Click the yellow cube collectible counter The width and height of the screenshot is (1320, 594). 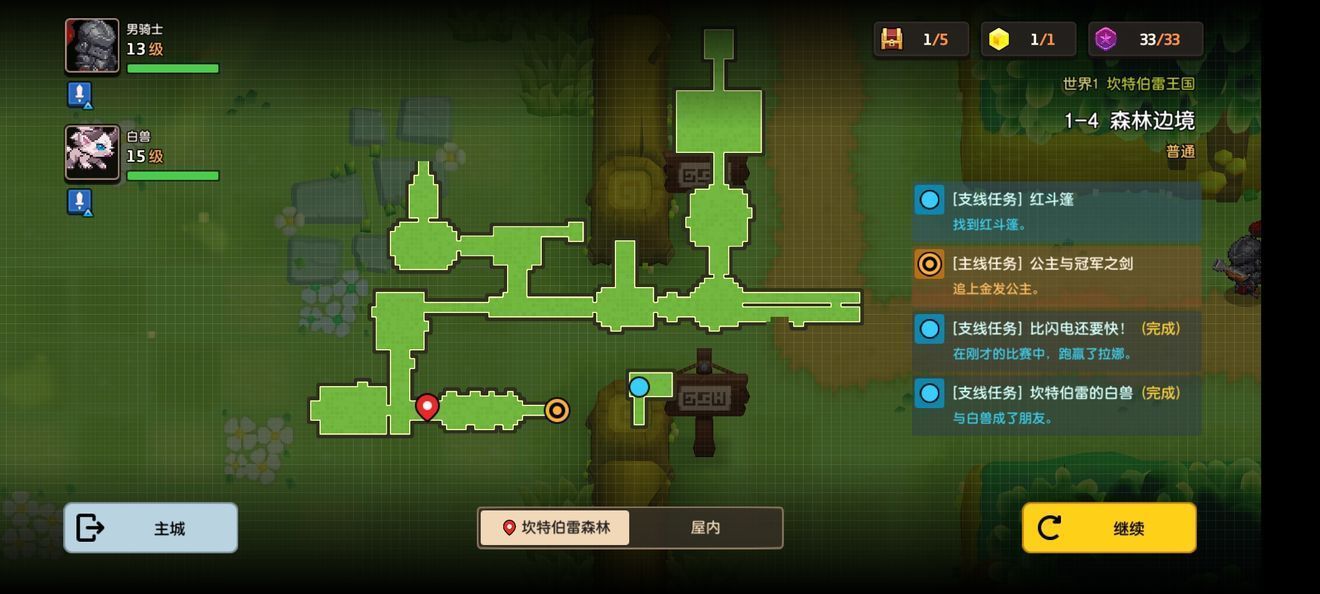(999, 39)
